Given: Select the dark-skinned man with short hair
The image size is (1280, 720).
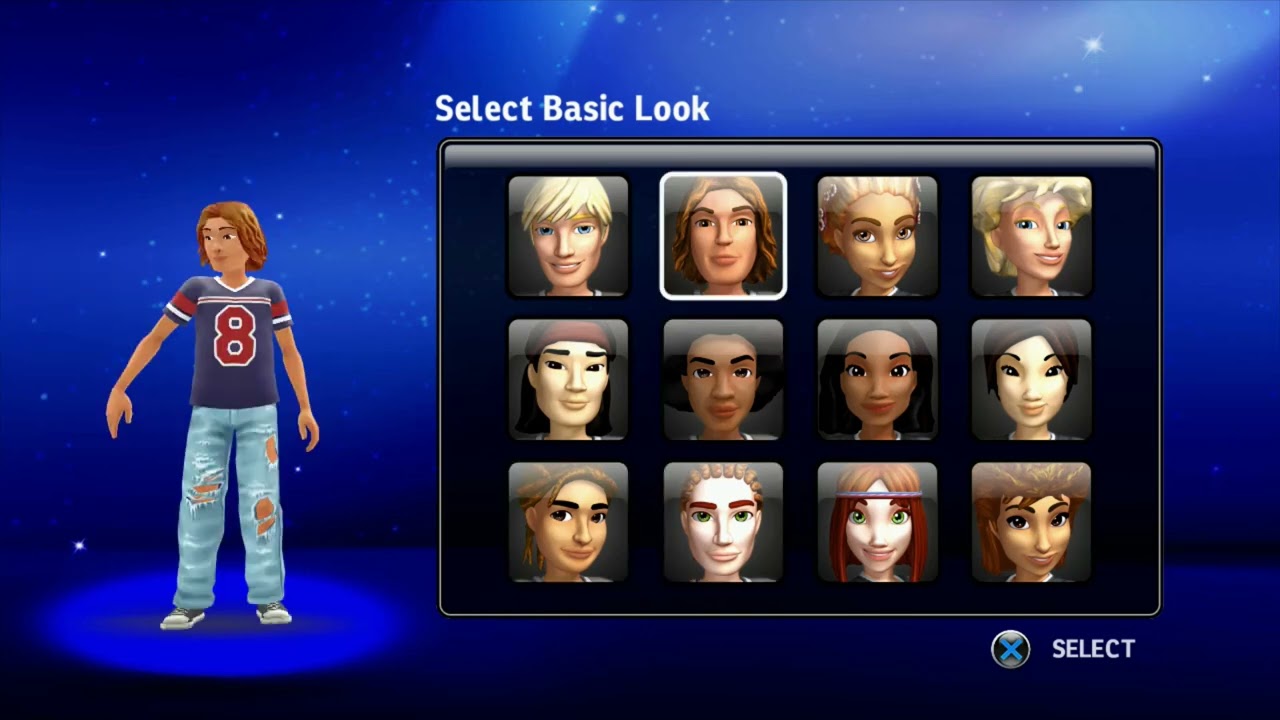Looking at the screenshot, I should pyautogui.click(x=723, y=379).
